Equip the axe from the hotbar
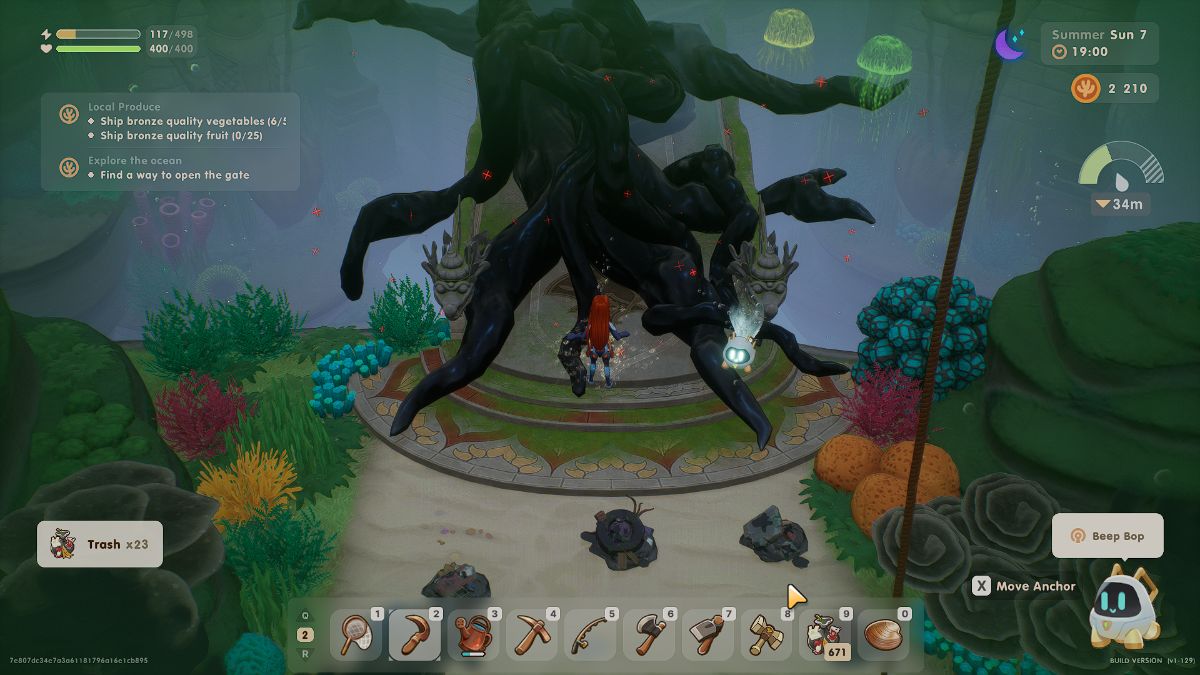Image resolution: width=1200 pixels, height=675 pixels. coord(650,635)
